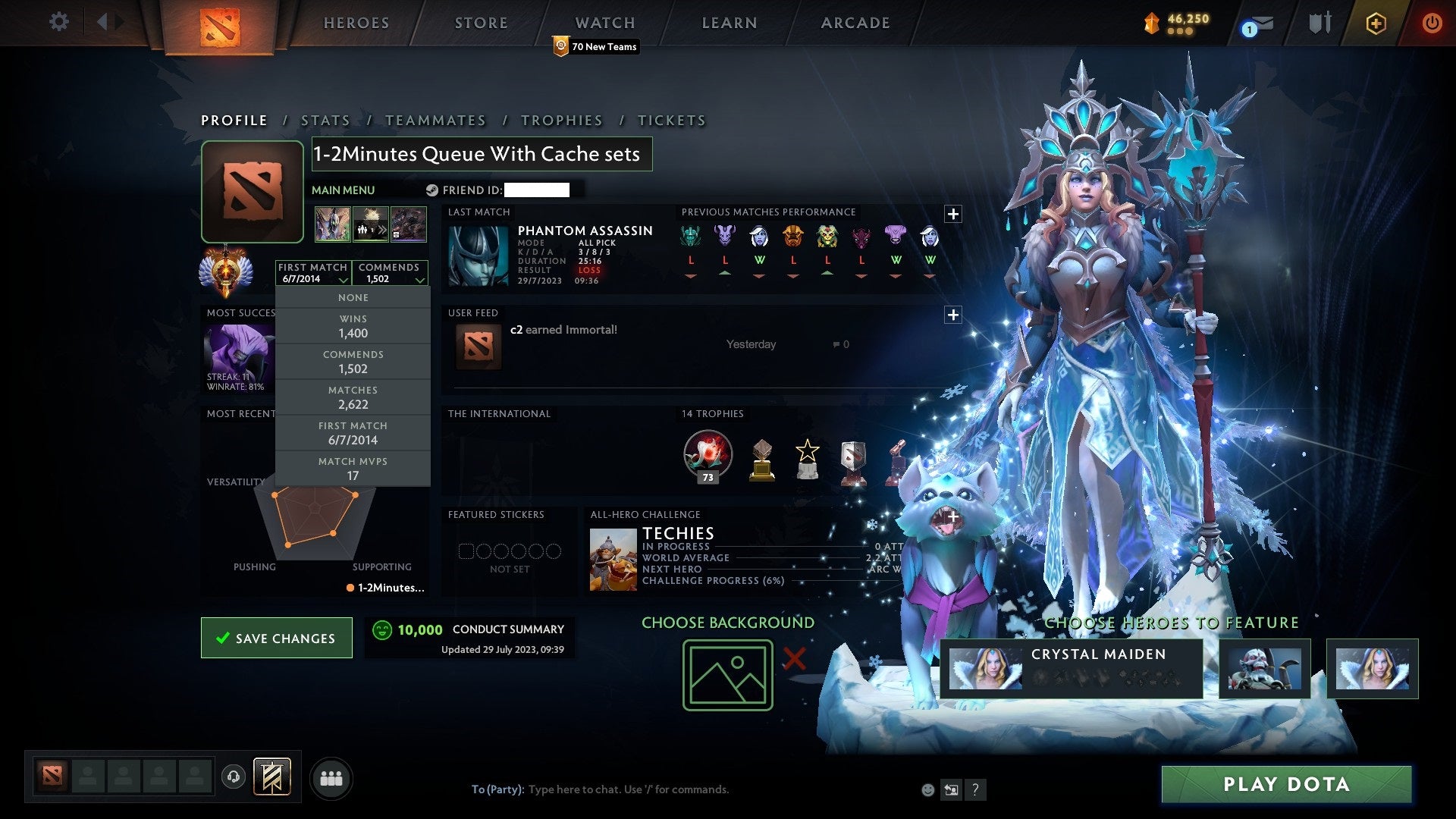
Task: Open the FIRST MATCH stat dropdown
Action: pos(312,273)
